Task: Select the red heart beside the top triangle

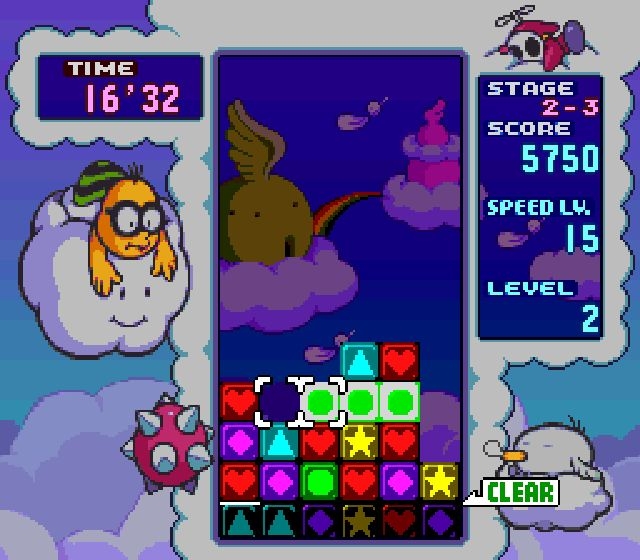Action: (400, 361)
